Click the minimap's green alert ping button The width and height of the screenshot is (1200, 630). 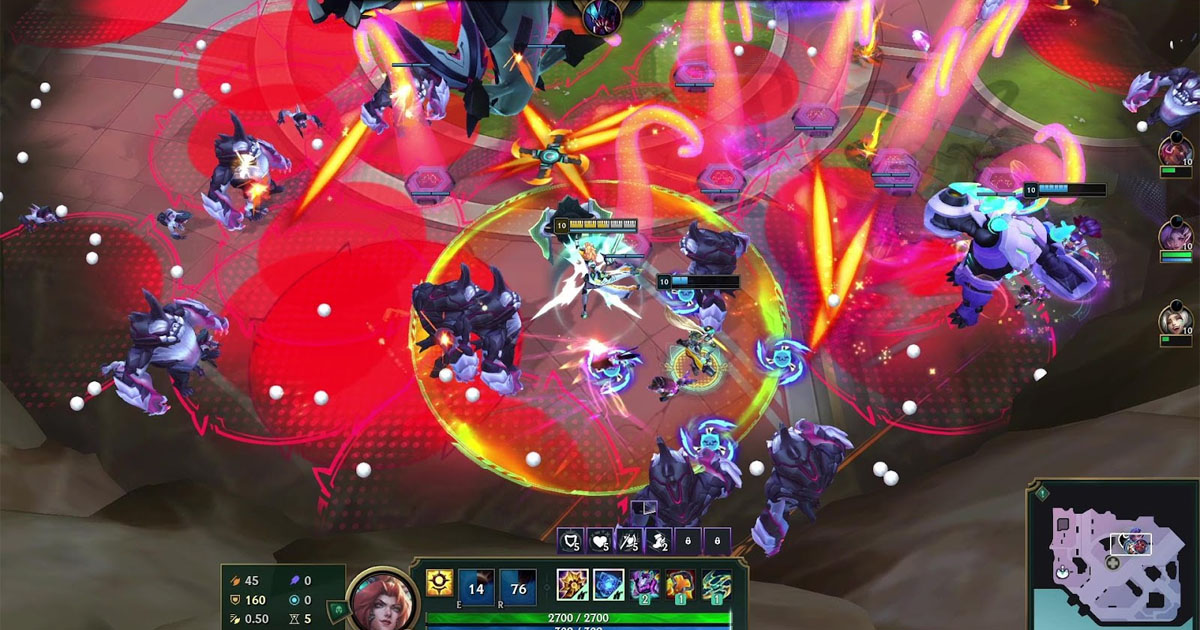click(x=1041, y=493)
